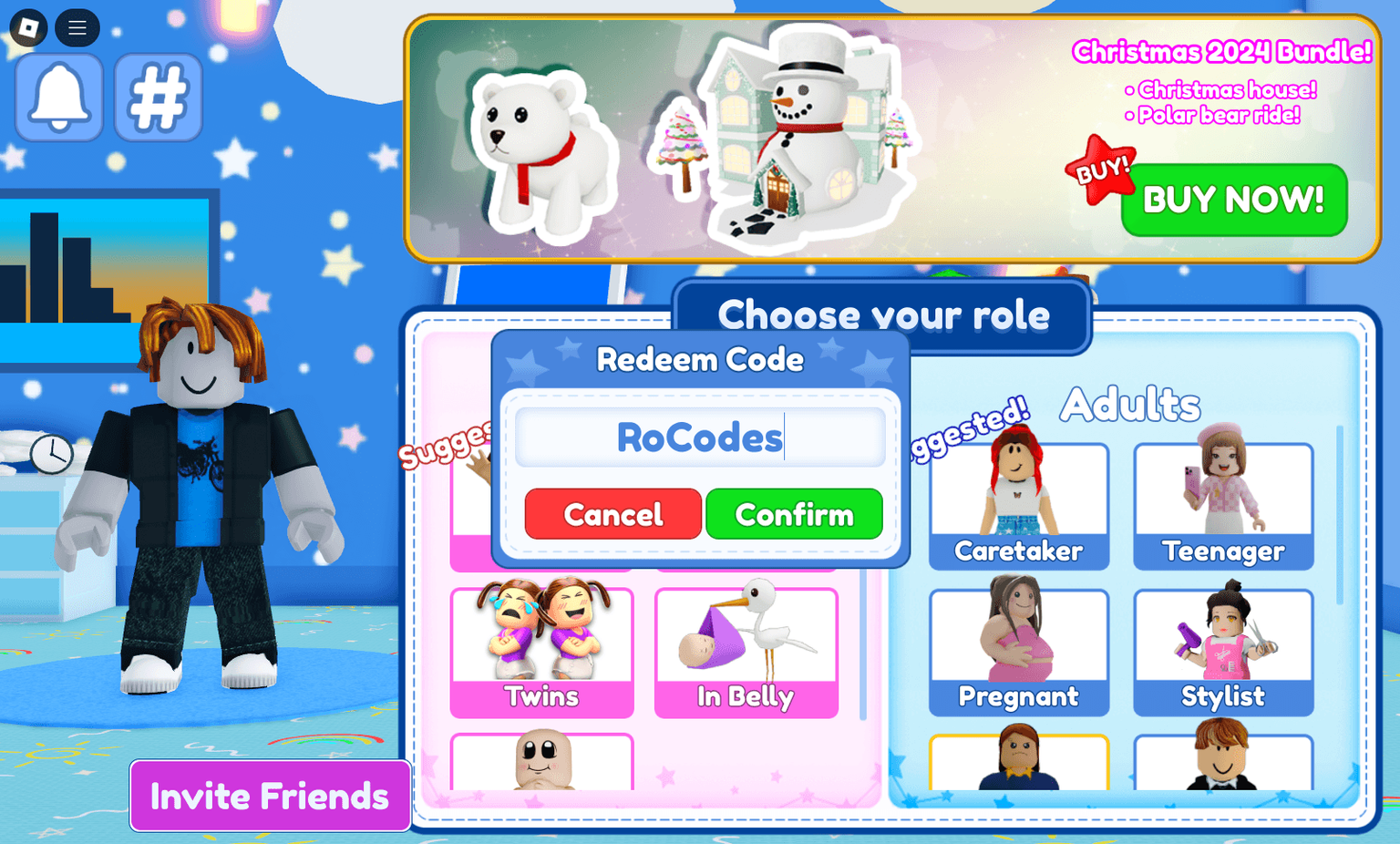
Task: Cancel the Redeem Code dialog
Action: 612,514
